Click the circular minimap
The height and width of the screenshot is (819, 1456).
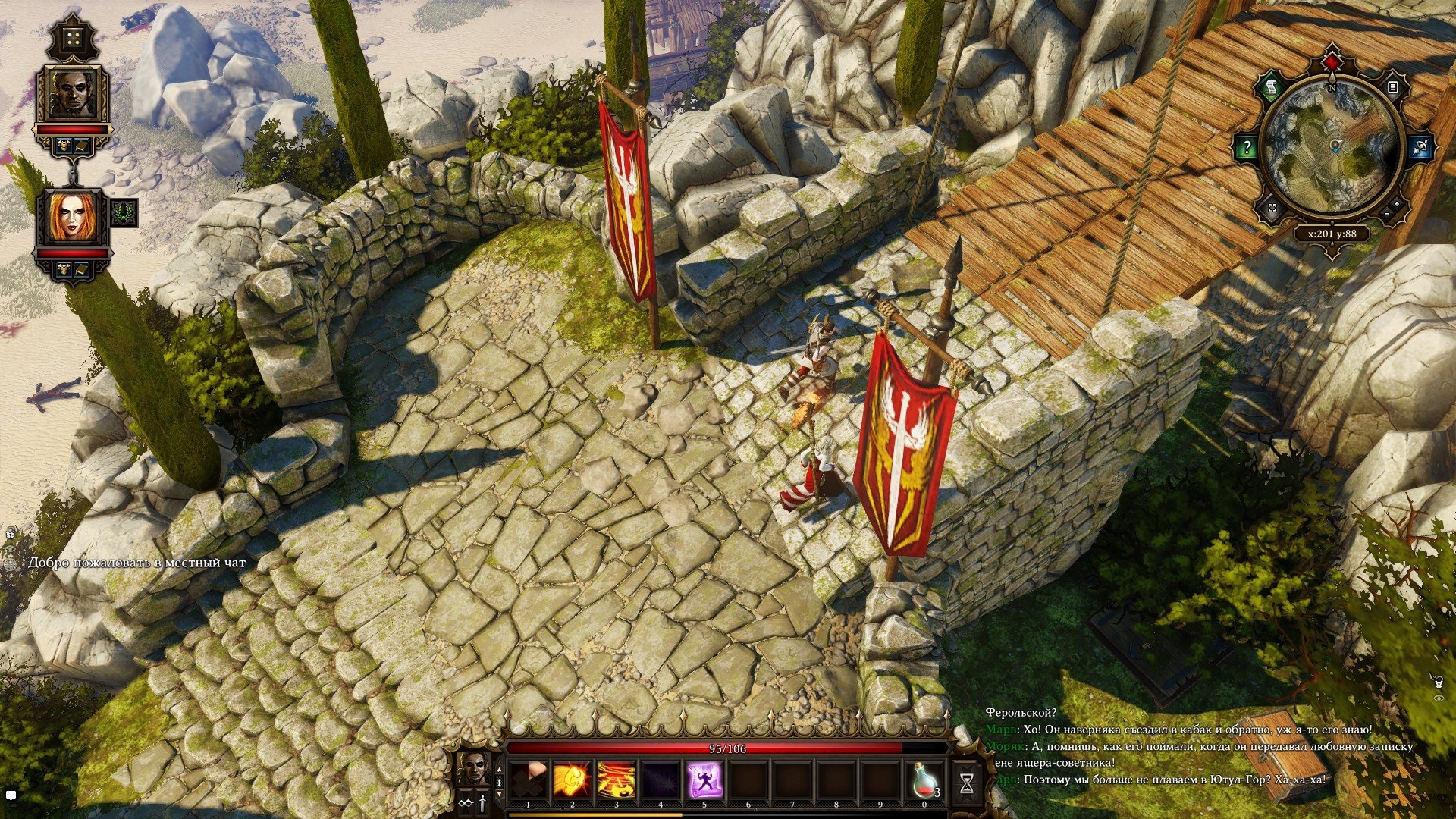pyautogui.click(x=1332, y=147)
